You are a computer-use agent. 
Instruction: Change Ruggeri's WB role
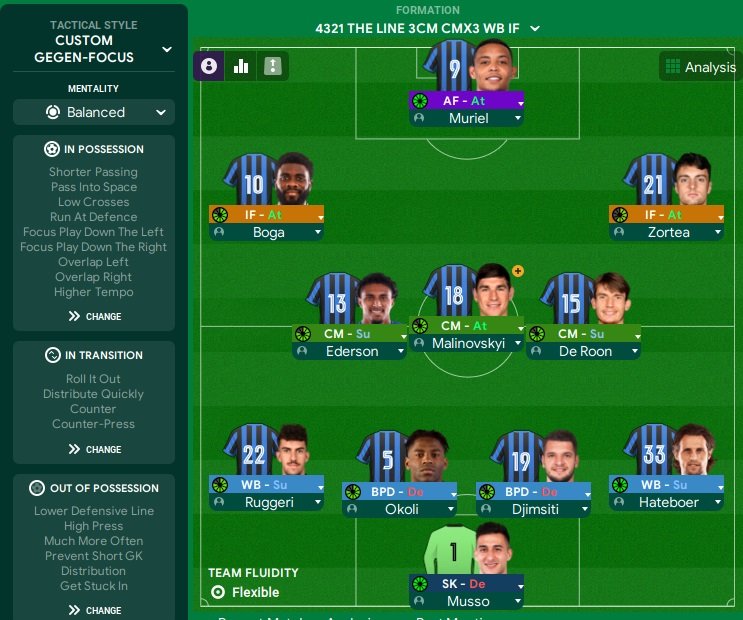(266, 485)
